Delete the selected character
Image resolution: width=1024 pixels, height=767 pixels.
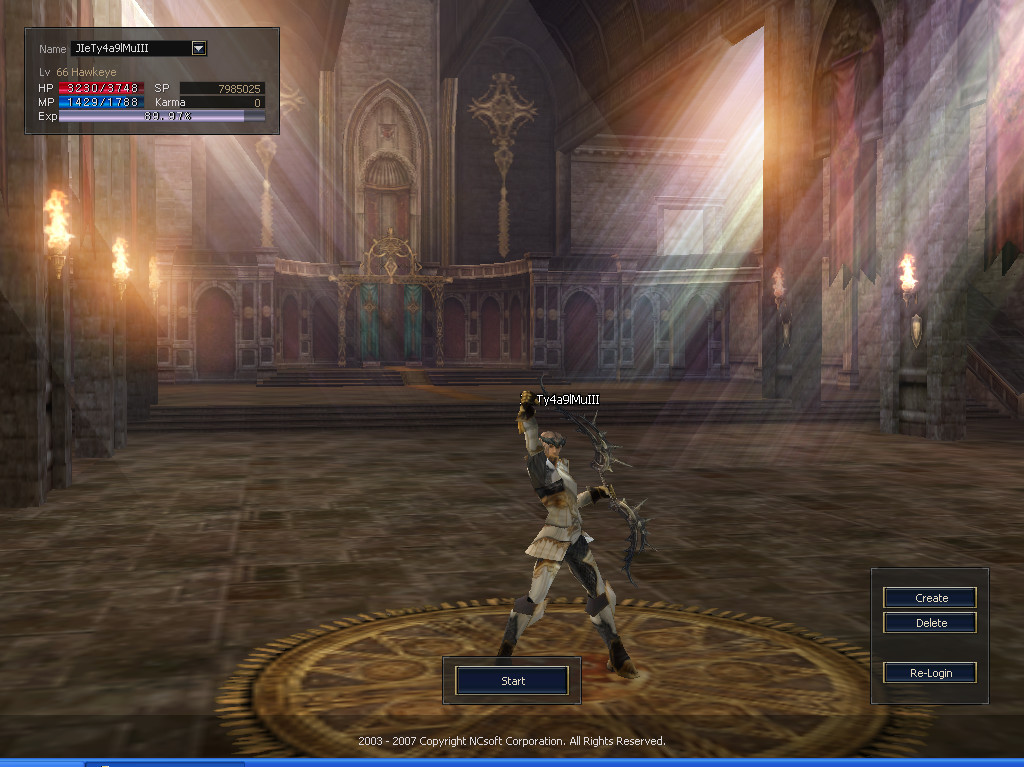click(x=930, y=623)
